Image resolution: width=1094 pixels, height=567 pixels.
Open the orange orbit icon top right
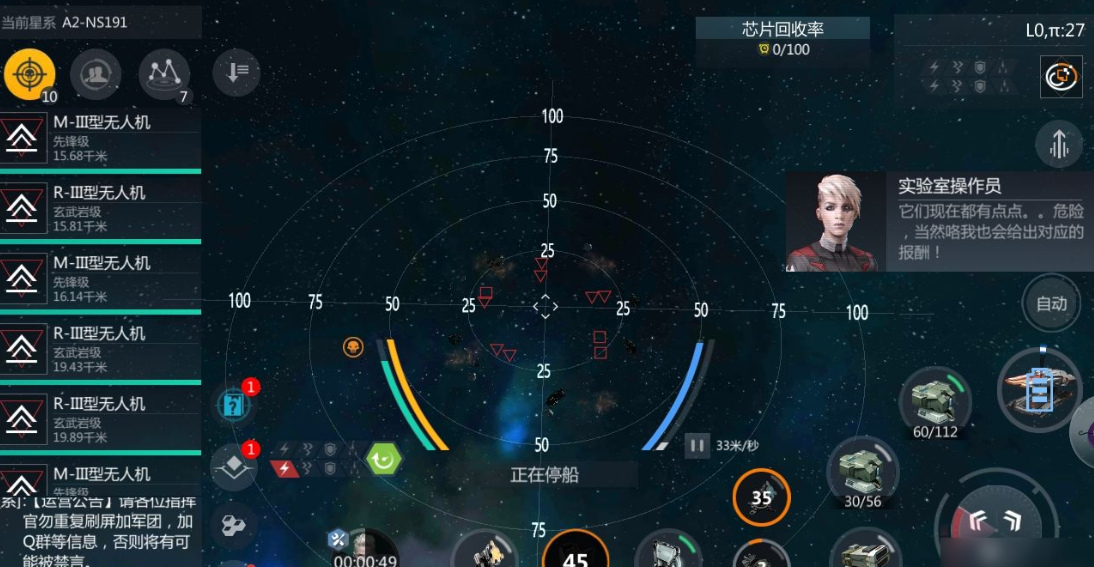click(1060, 76)
